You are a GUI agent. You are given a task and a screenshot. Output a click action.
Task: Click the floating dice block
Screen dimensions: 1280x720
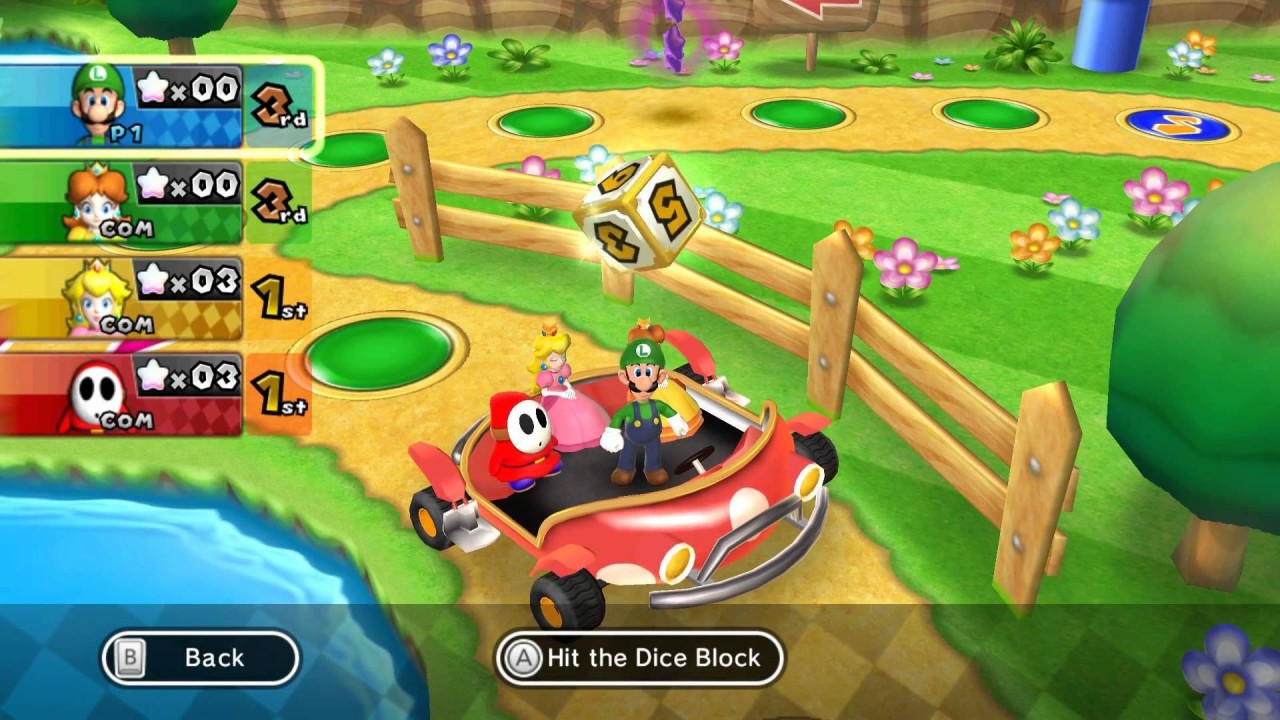point(639,212)
